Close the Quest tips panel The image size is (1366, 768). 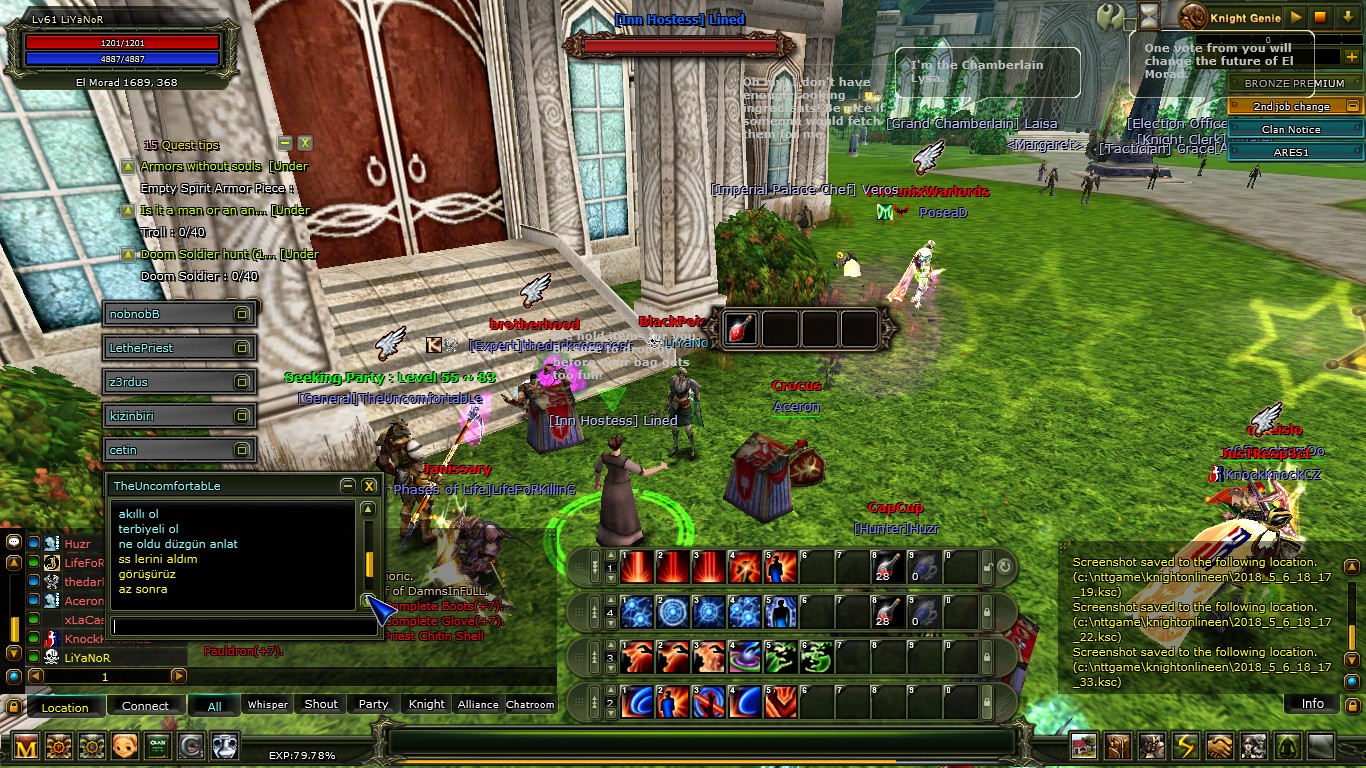pos(305,143)
